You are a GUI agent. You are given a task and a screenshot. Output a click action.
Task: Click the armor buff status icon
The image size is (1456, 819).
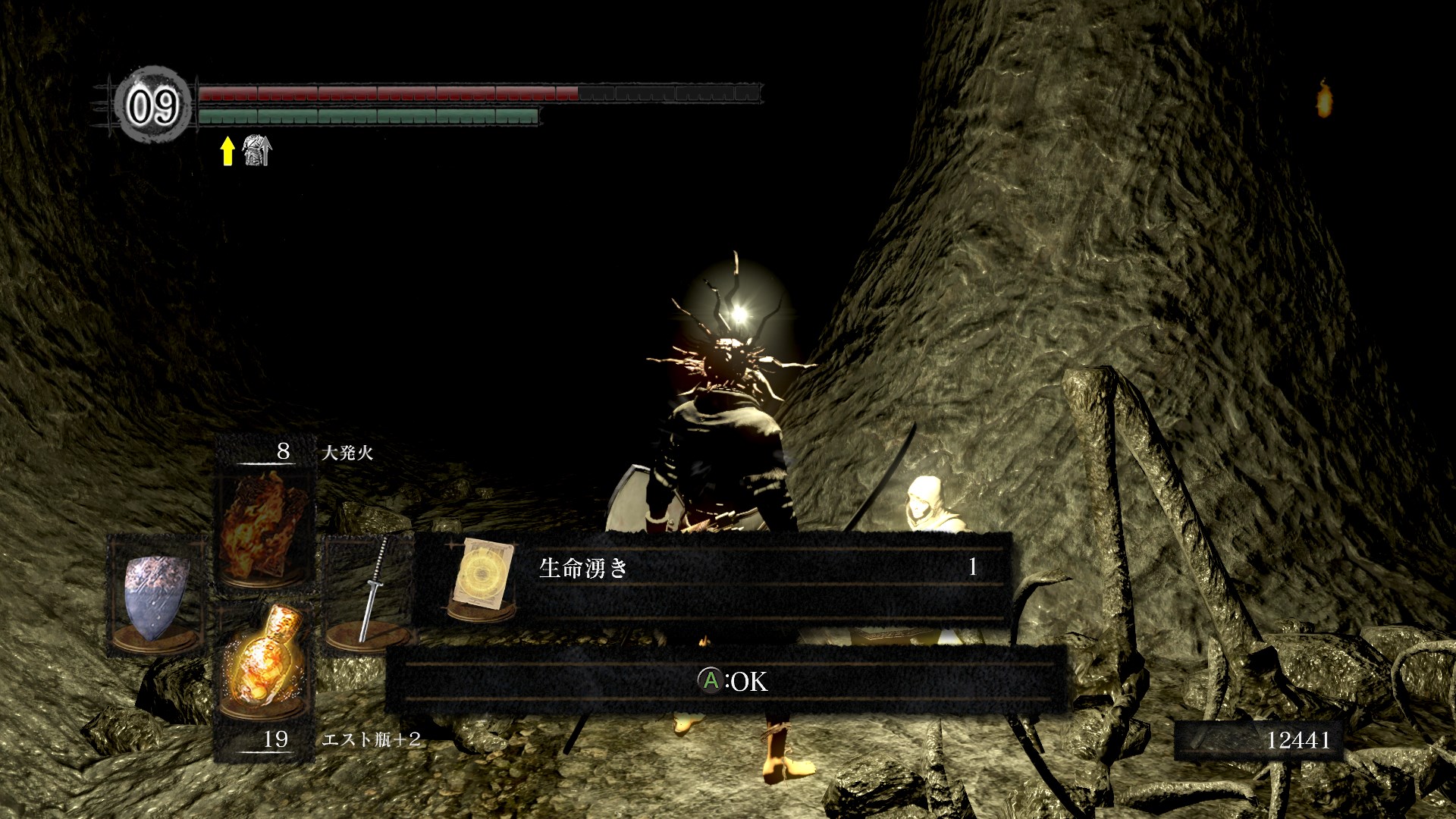[x=256, y=150]
